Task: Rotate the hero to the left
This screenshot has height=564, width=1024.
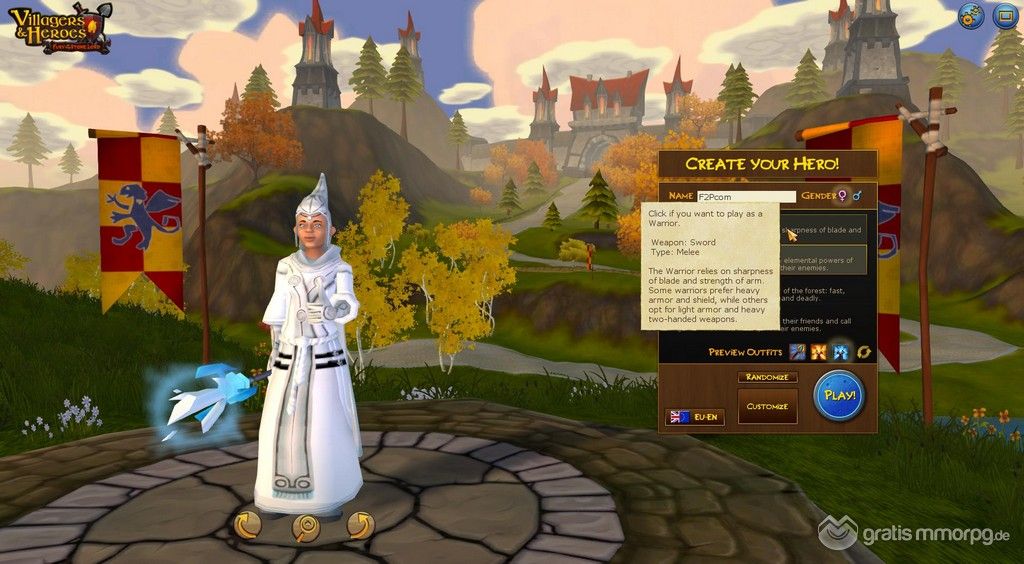Action: click(x=247, y=524)
